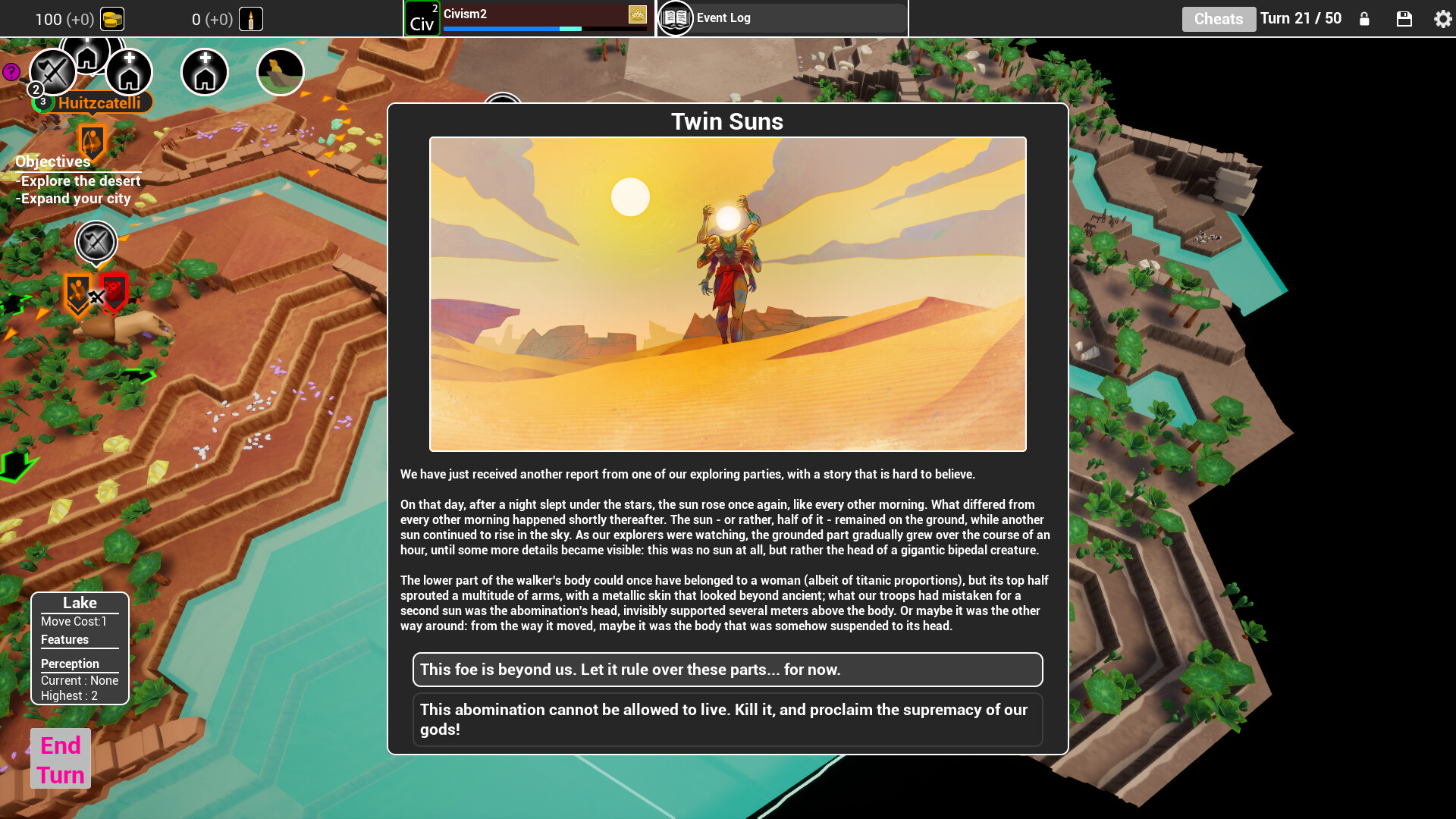This screenshot has height=819, width=1456.
Task: Open the gold coins resource icon
Action: 114,19
